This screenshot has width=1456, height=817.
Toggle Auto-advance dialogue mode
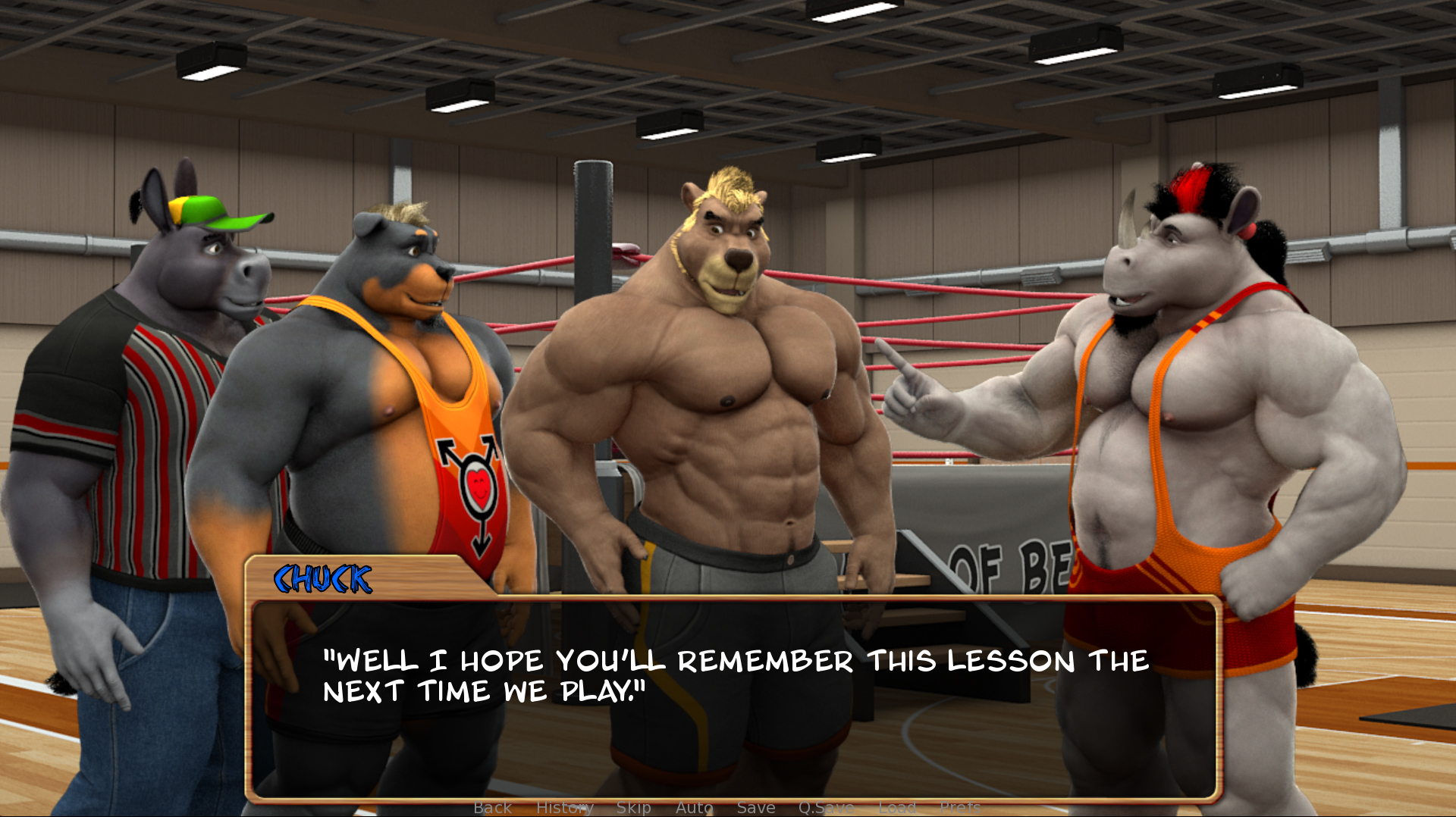click(x=694, y=807)
